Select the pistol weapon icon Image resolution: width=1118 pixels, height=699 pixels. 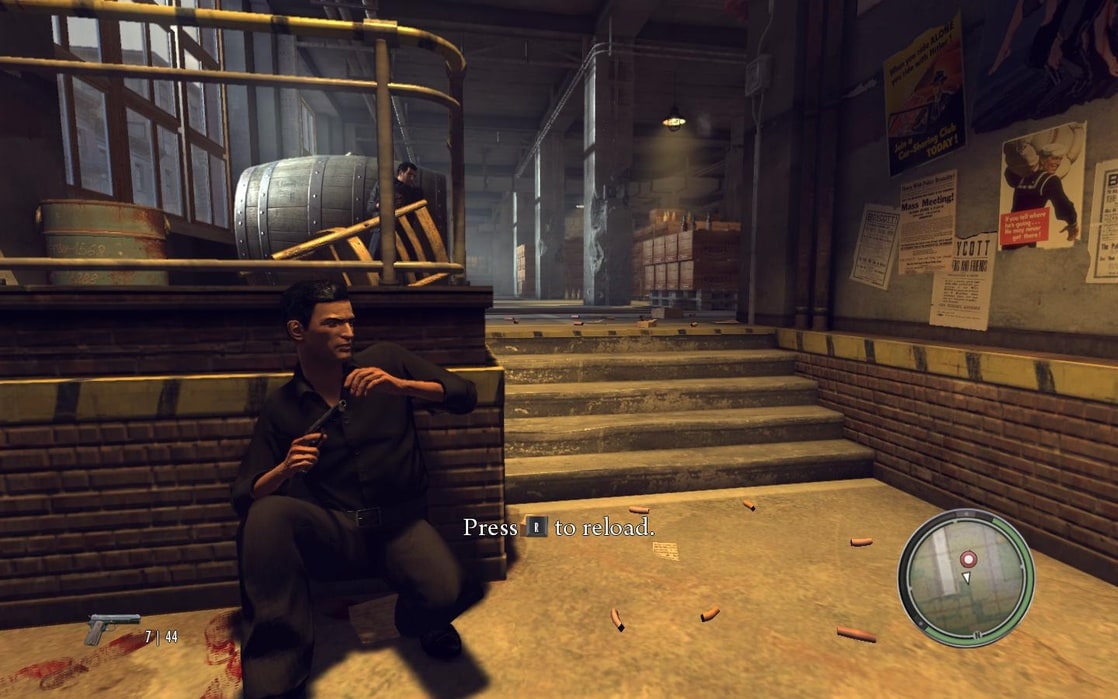coord(111,628)
